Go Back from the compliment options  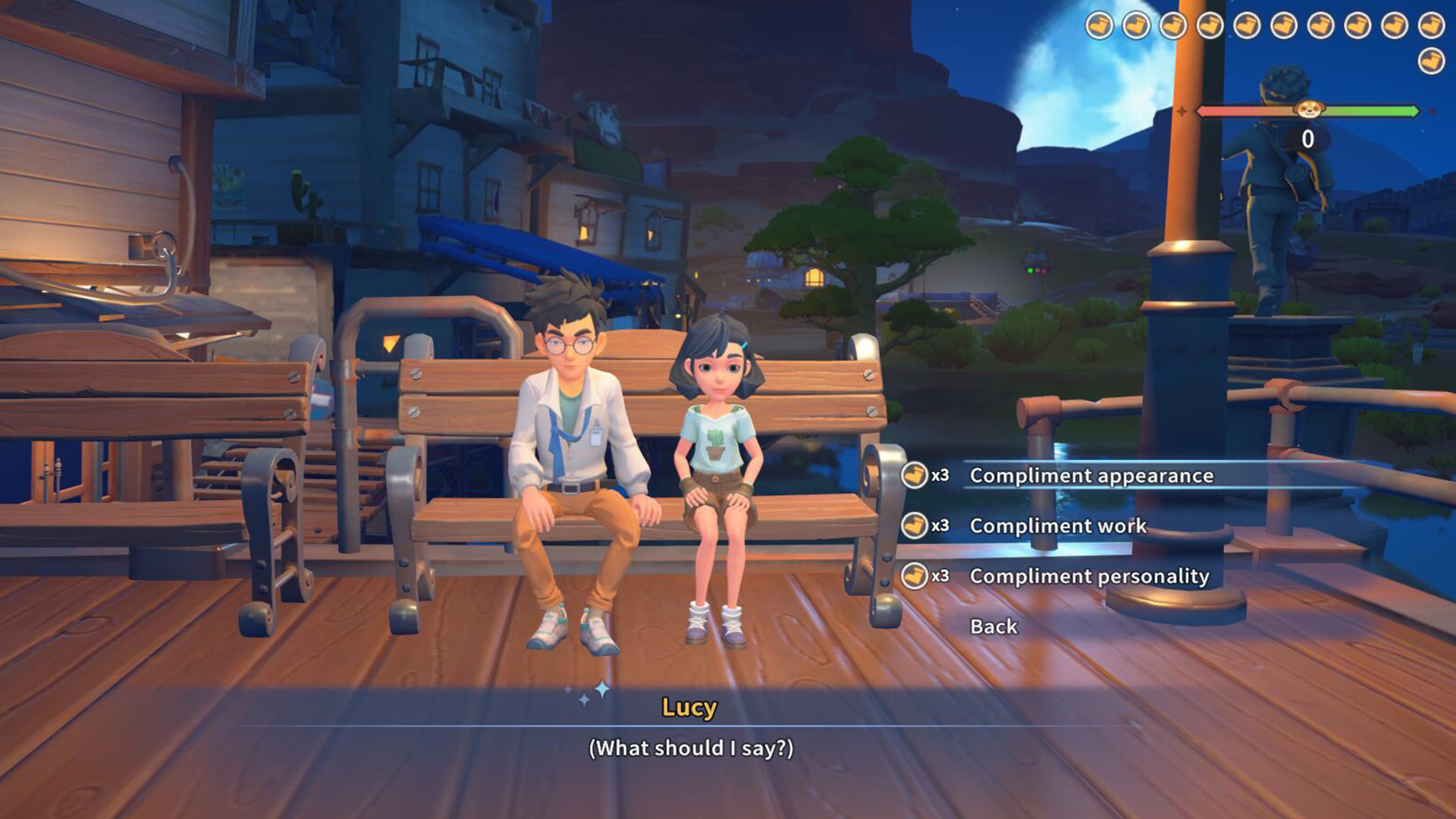coord(993,626)
